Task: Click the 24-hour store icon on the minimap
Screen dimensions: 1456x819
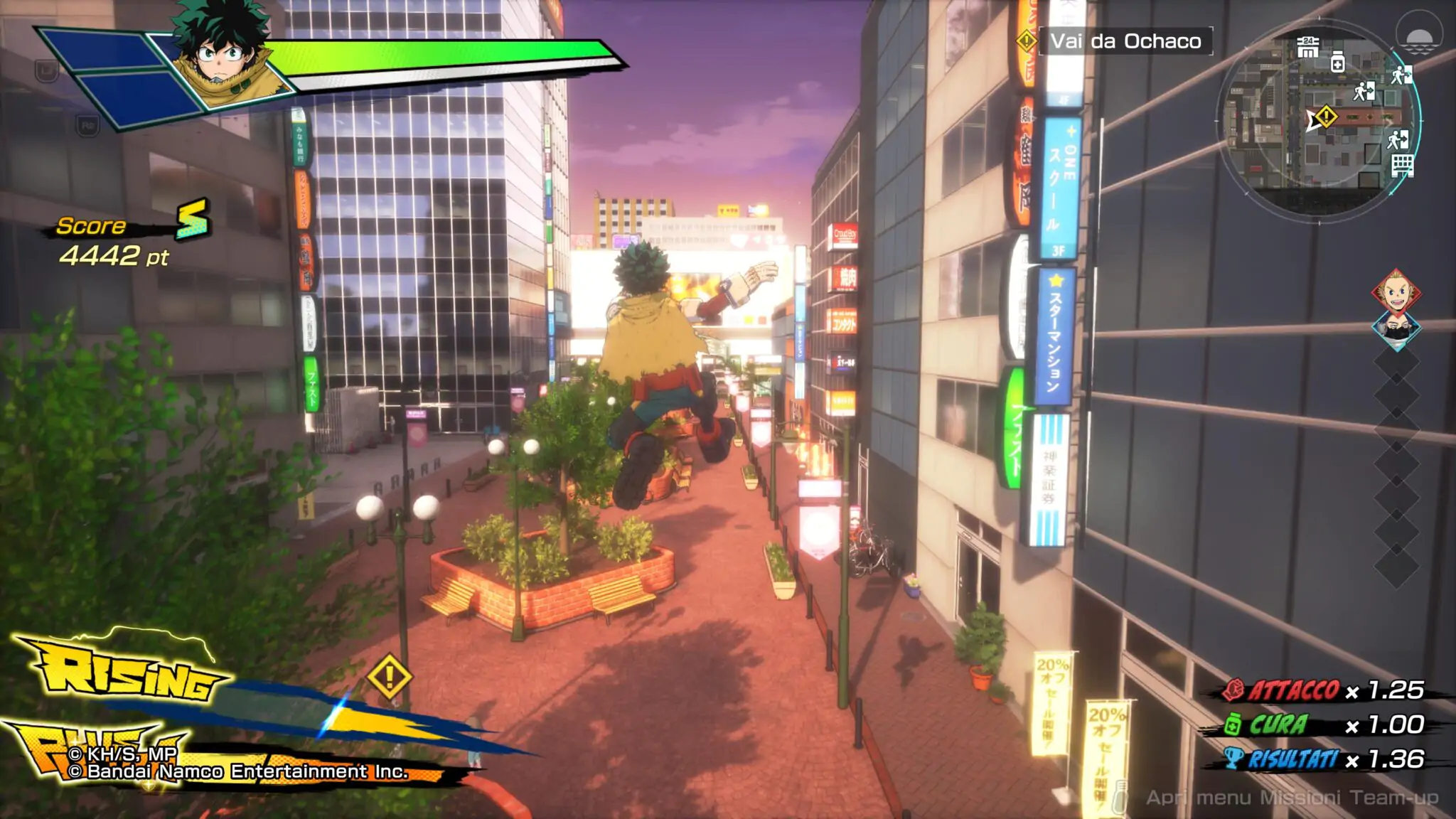Action: [1307, 47]
